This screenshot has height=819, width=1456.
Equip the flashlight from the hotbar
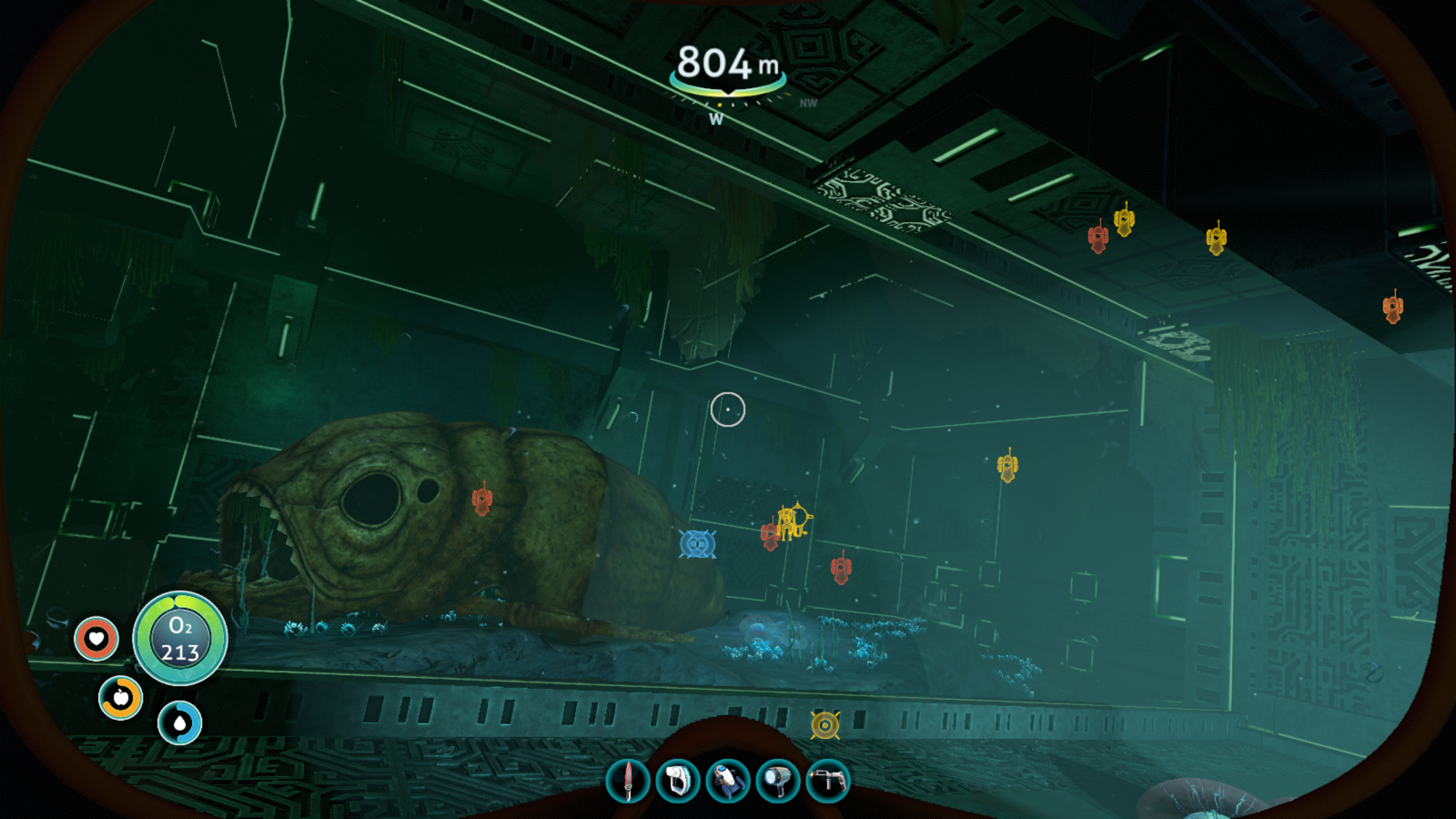[778, 781]
